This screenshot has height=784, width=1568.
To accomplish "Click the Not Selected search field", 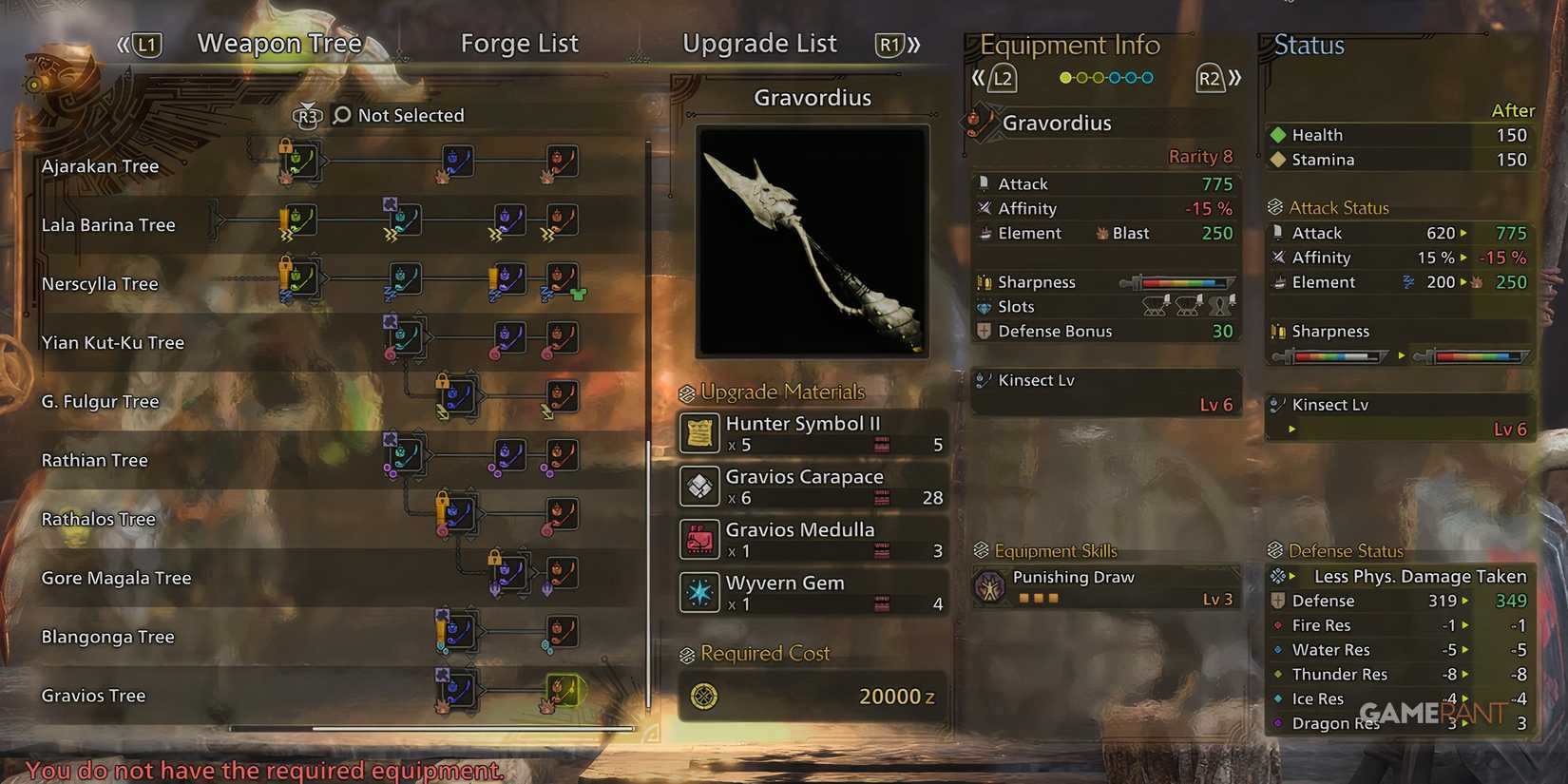I will coord(411,115).
